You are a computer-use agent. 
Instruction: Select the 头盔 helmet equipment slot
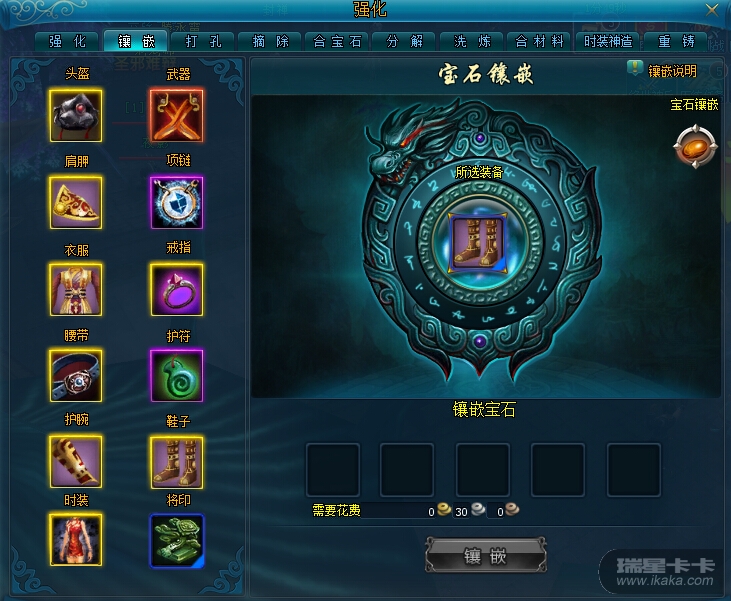click(75, 115)
